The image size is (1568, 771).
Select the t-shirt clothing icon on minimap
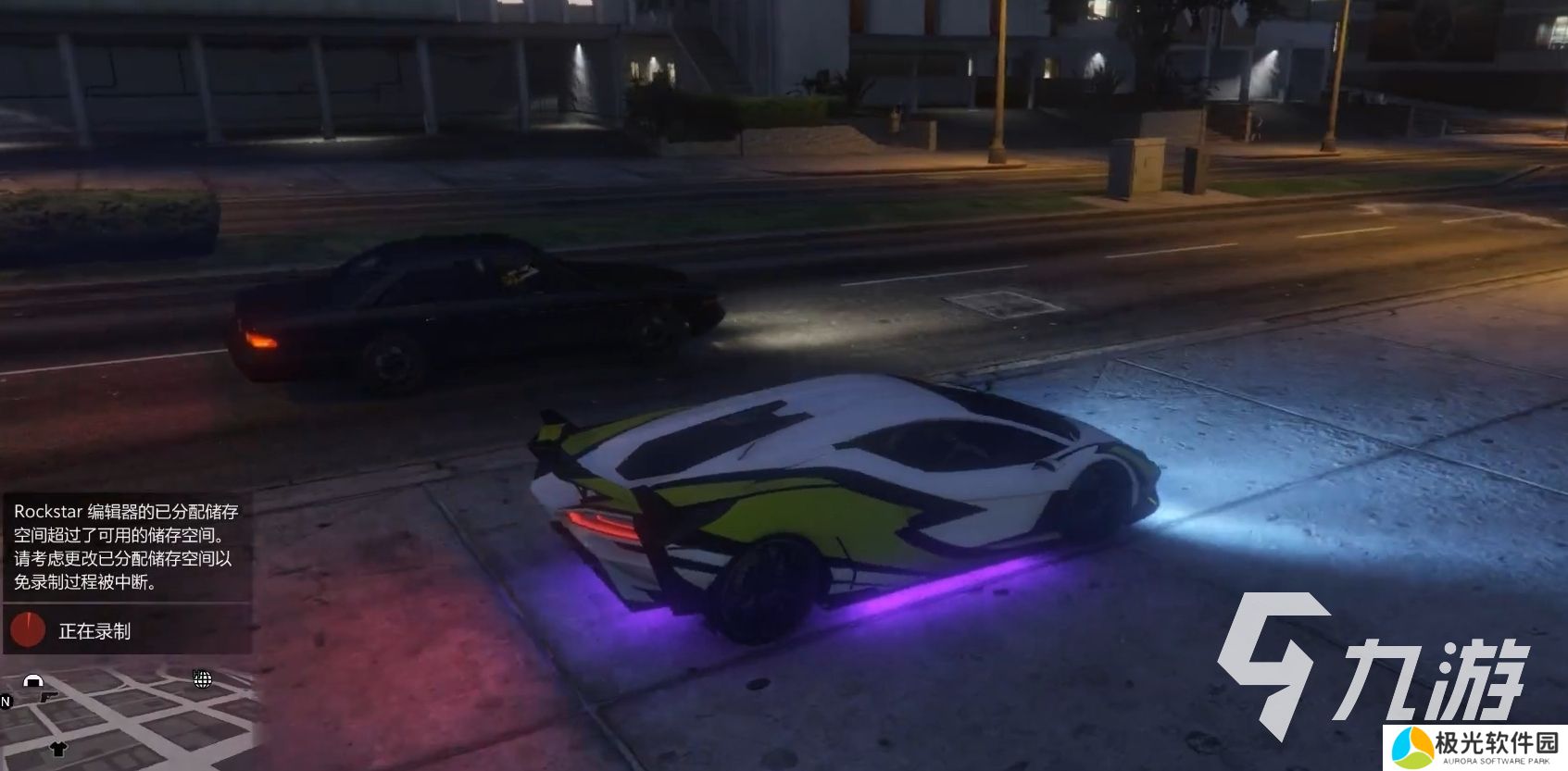click(x=58, y=750)
